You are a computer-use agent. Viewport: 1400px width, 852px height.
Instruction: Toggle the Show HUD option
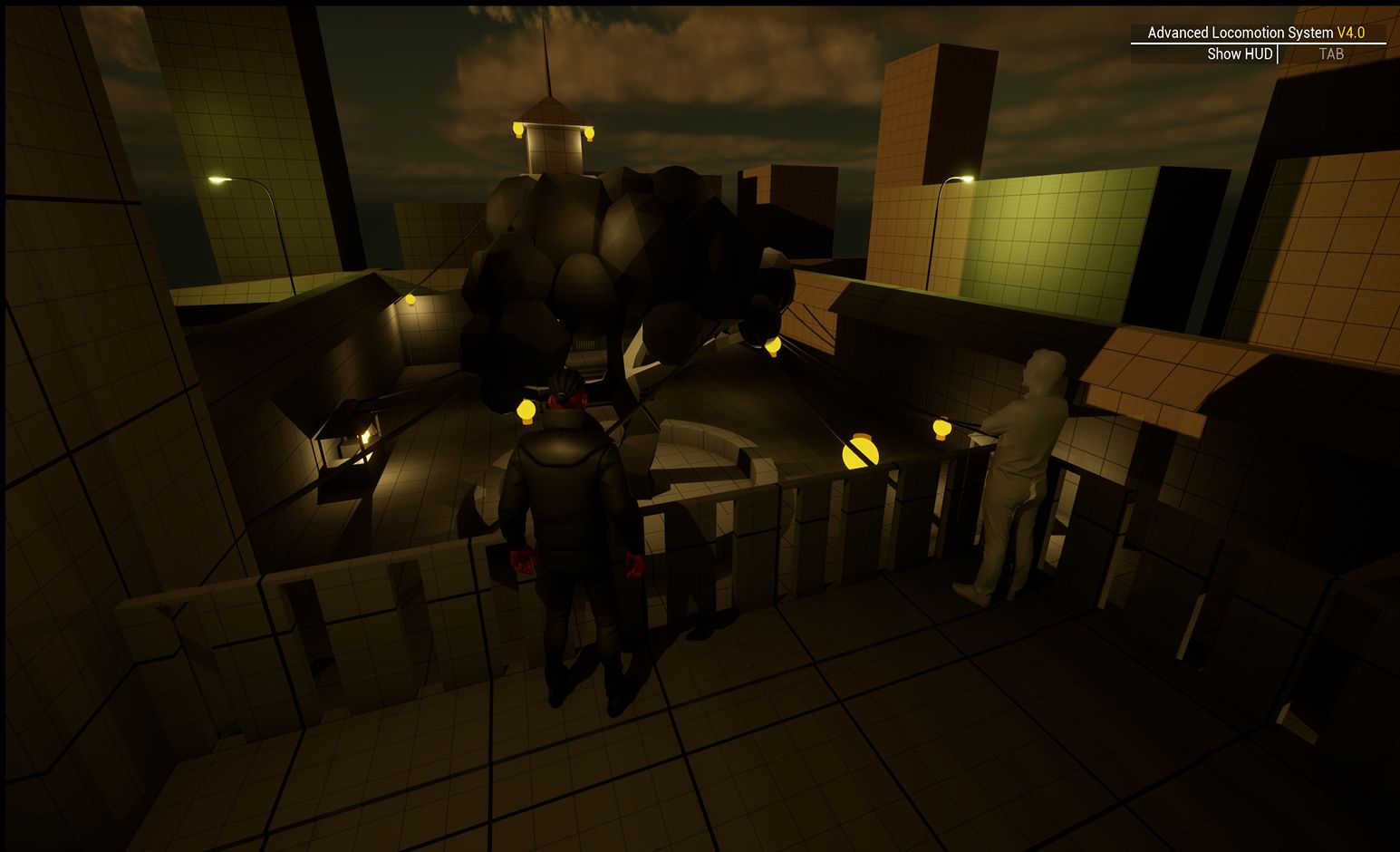pyautogui.click(x=1240, y=54)
